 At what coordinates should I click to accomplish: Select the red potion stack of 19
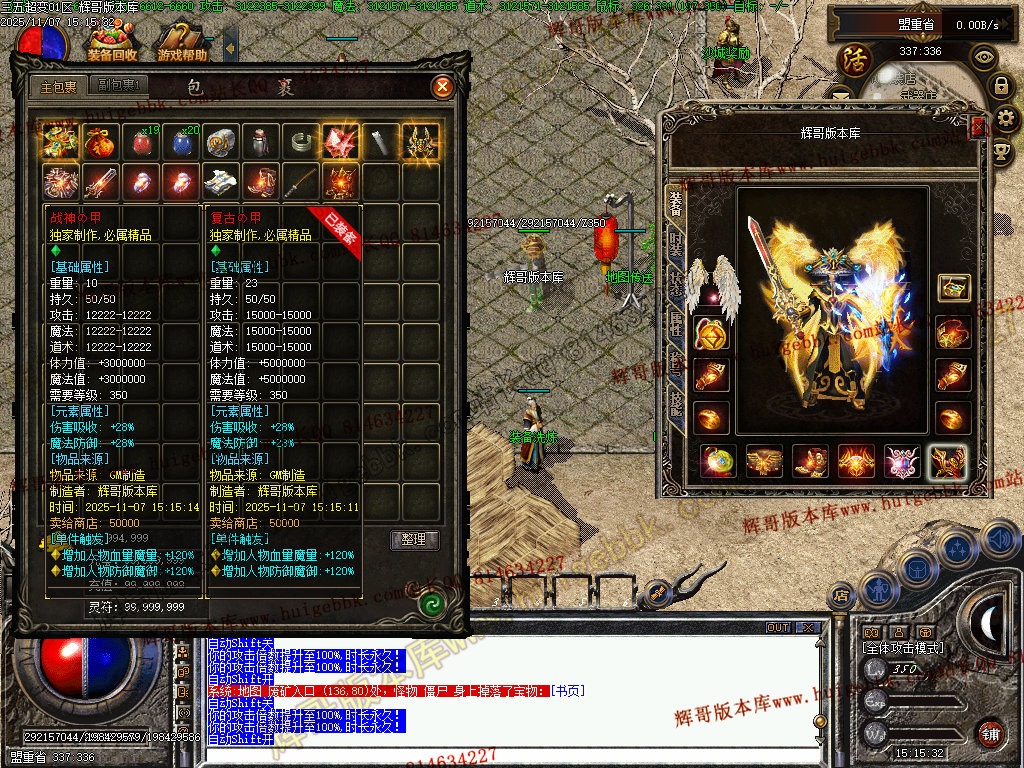(141, 142)
